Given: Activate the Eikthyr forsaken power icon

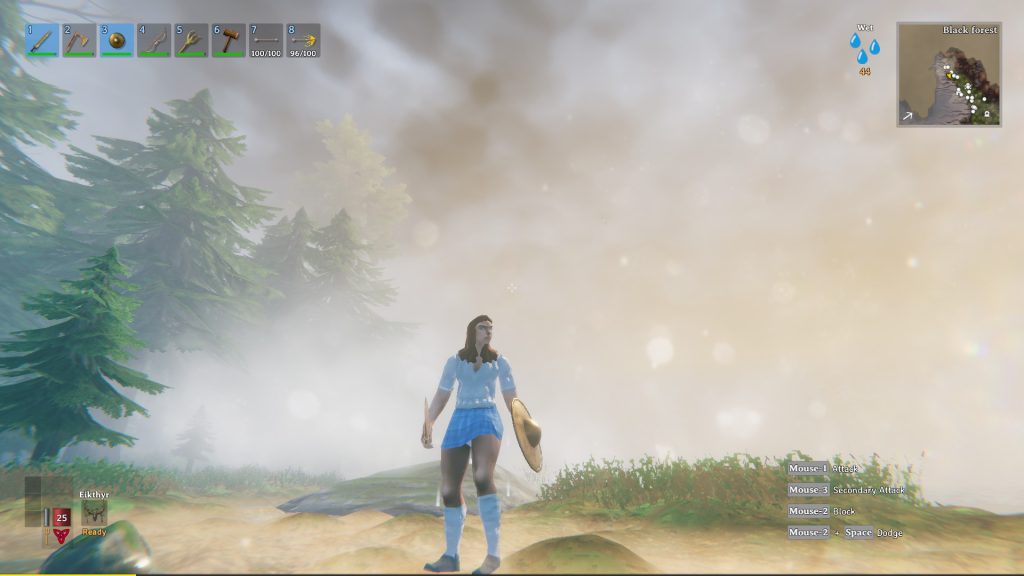Looking at the screenshot, I should point(95,512).
